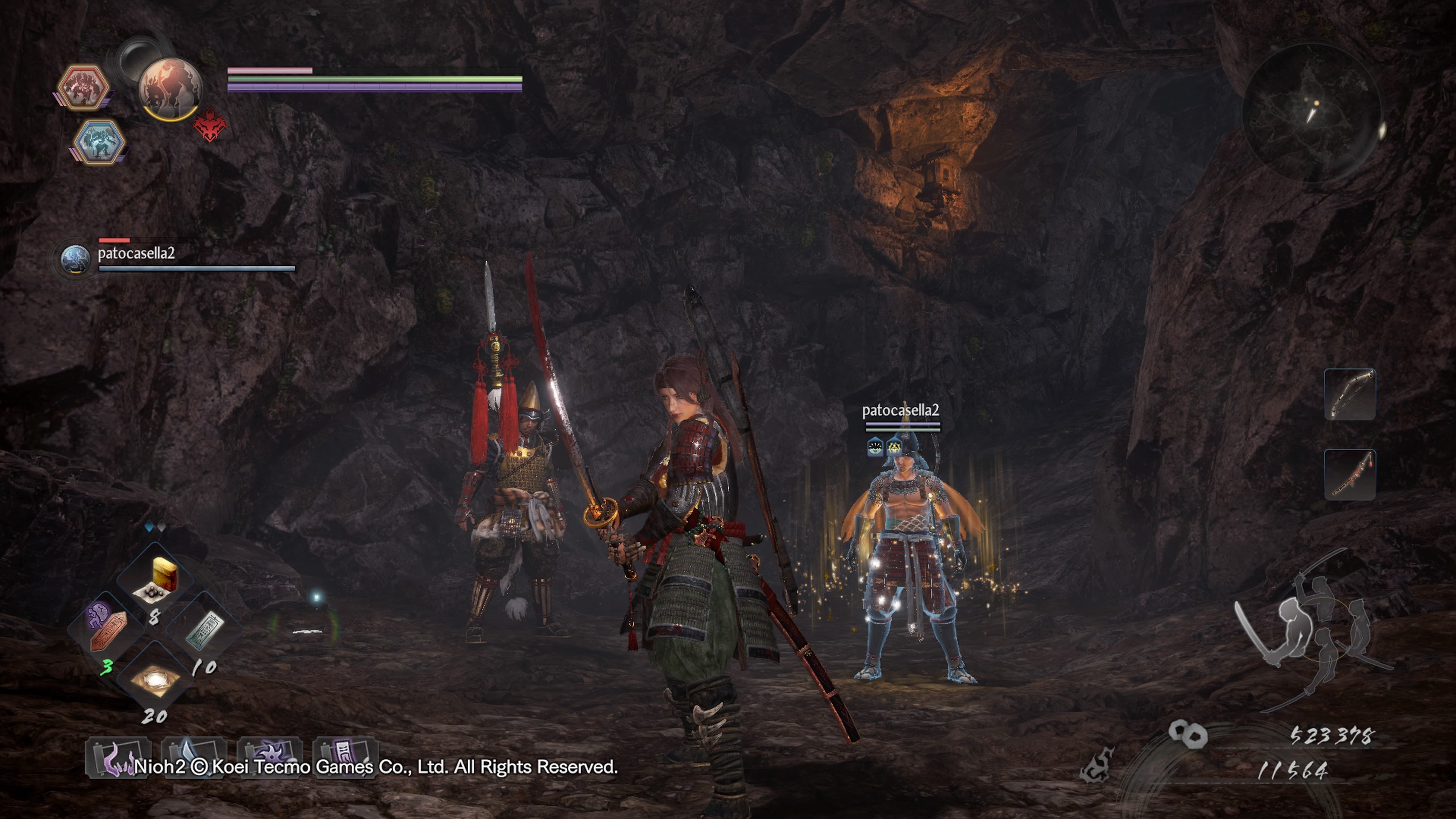This screenshot has width=1456, height=819.
Task: Select the blue hexagon yokai soul core
Action: click(x=99, y=141)
